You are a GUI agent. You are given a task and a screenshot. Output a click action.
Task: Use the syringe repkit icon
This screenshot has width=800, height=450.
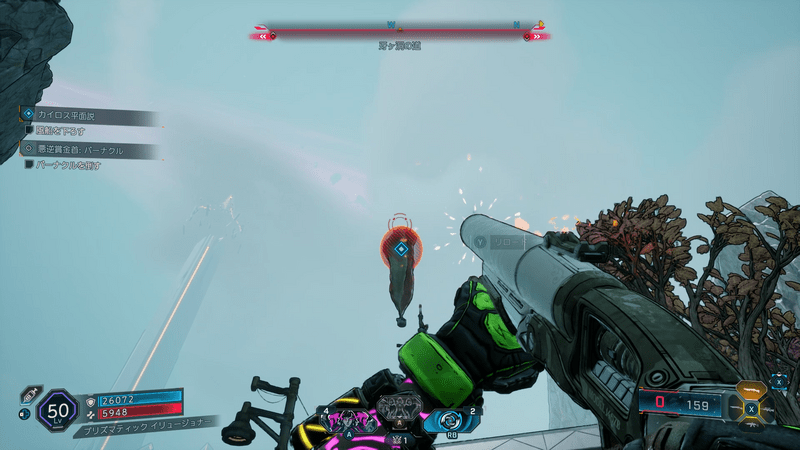coord(28,392)
